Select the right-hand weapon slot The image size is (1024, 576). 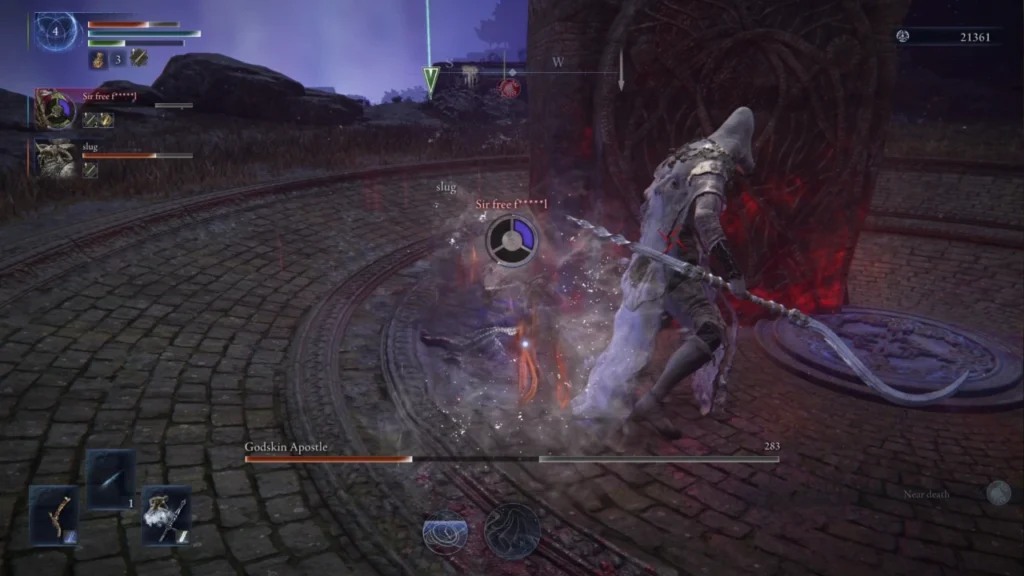[166, 515]
